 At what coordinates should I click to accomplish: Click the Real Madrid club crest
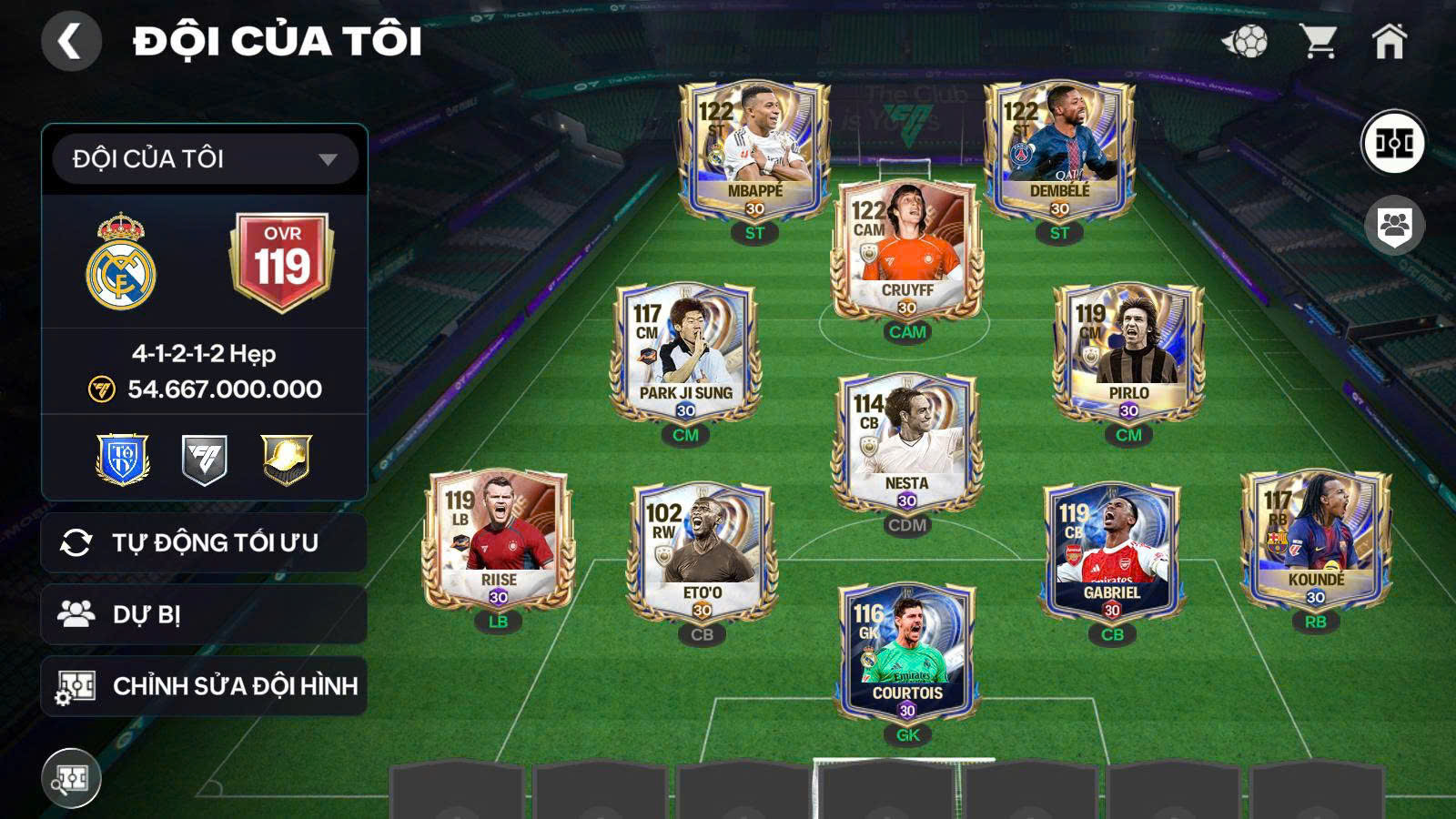tap(123, 264)
